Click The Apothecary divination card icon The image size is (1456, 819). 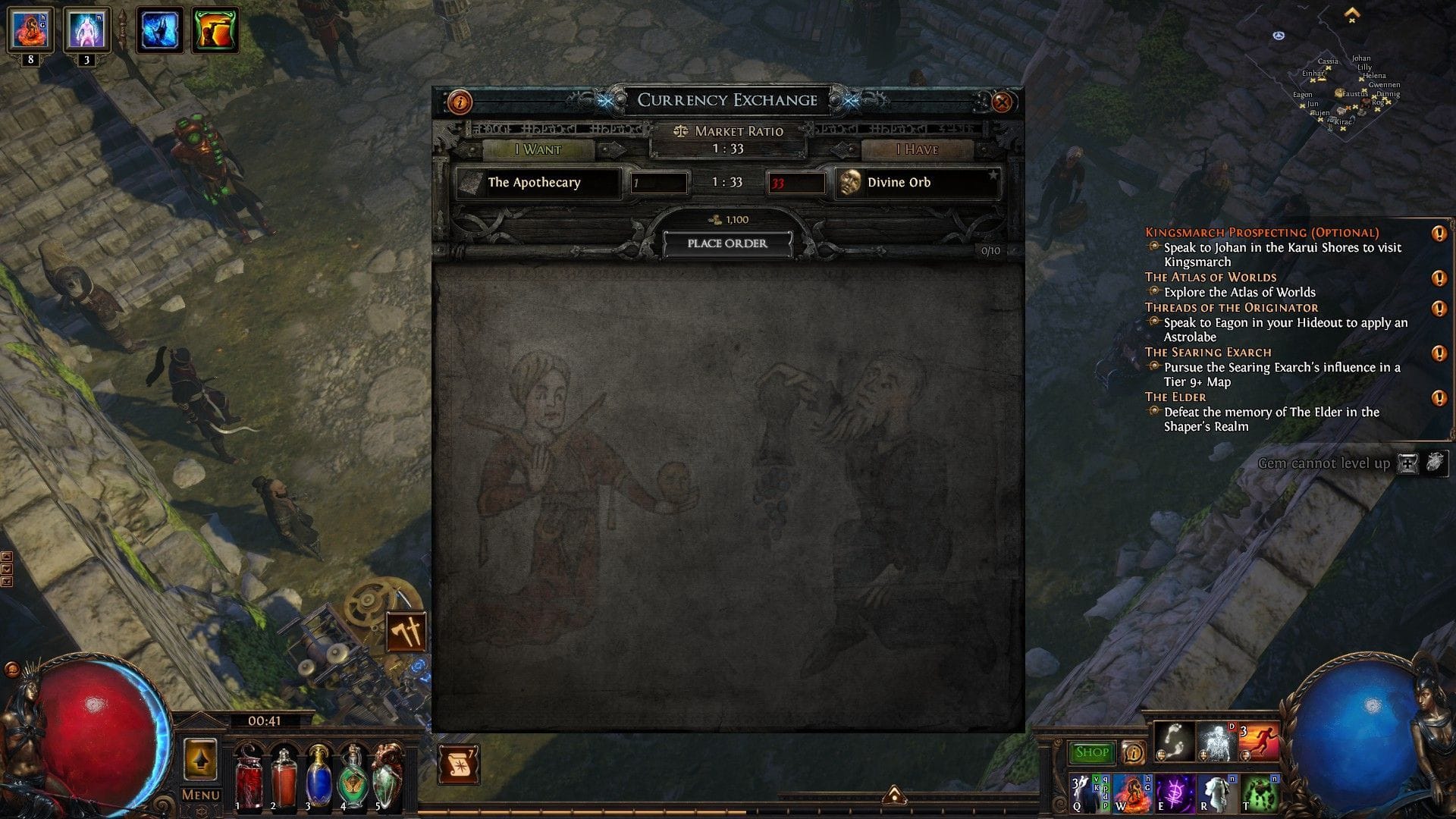(470, 182)
